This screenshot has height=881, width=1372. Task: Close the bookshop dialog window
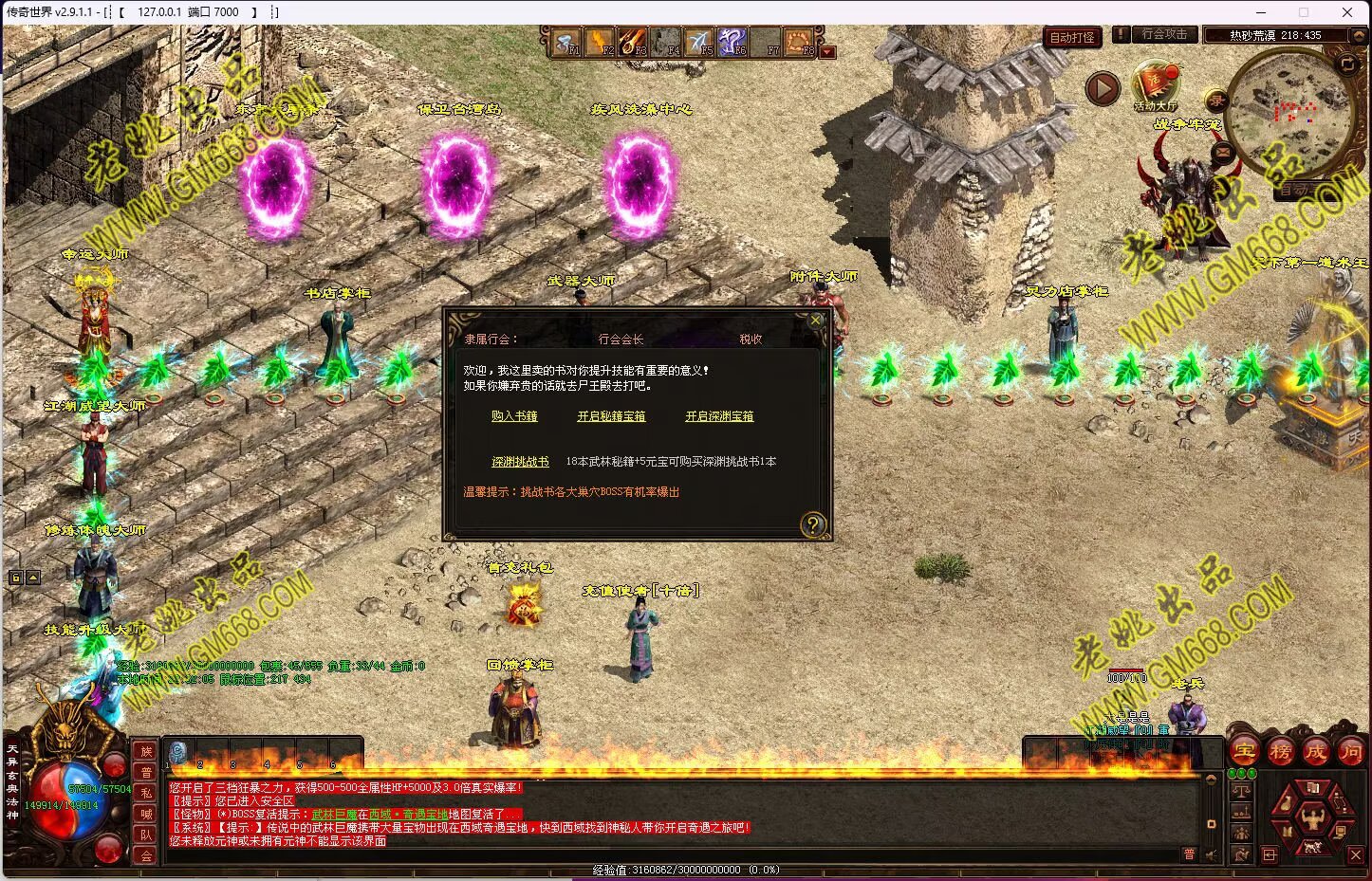pos(815,321)
